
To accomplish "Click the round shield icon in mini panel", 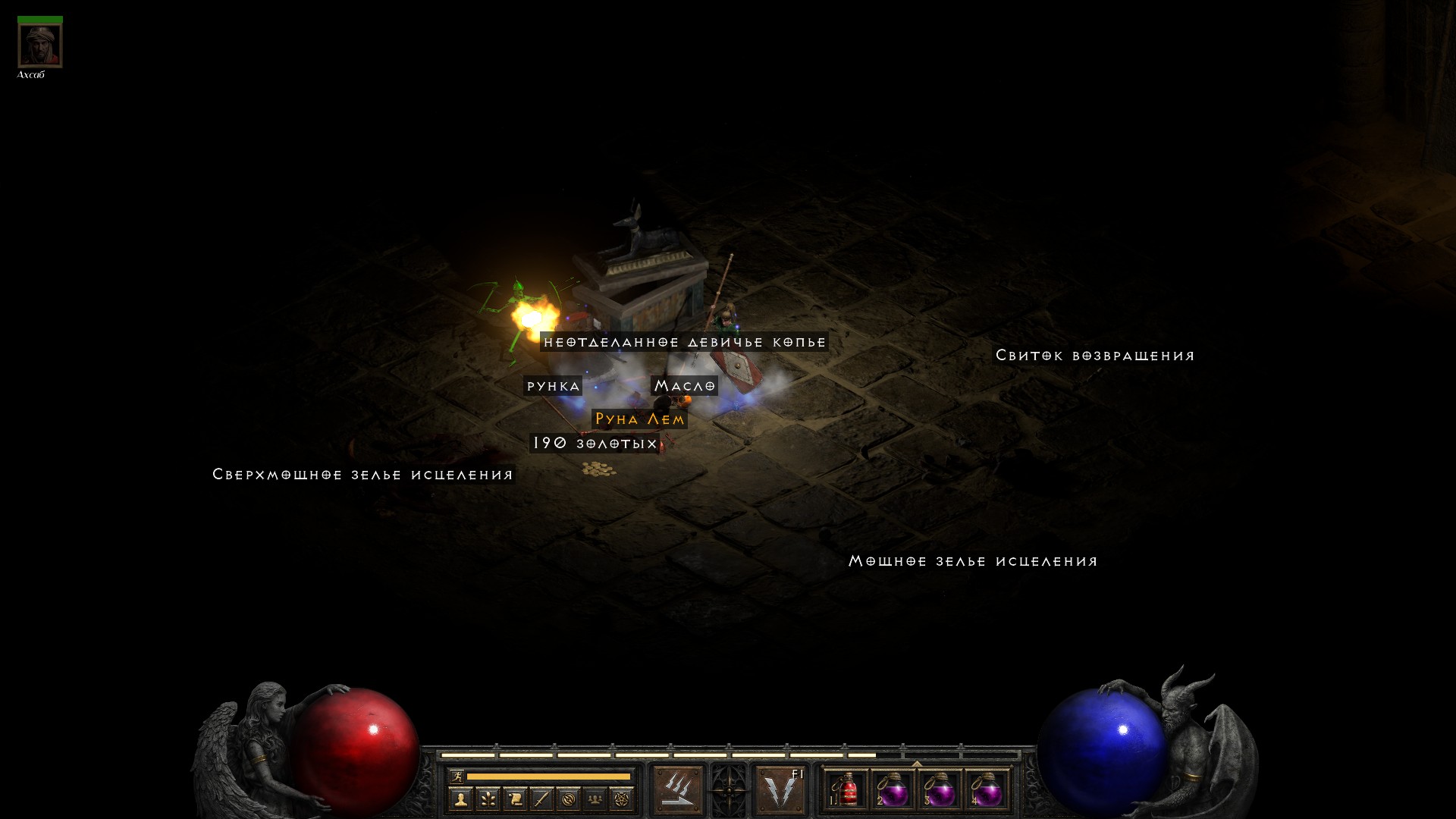I will (x=568, y=799).
